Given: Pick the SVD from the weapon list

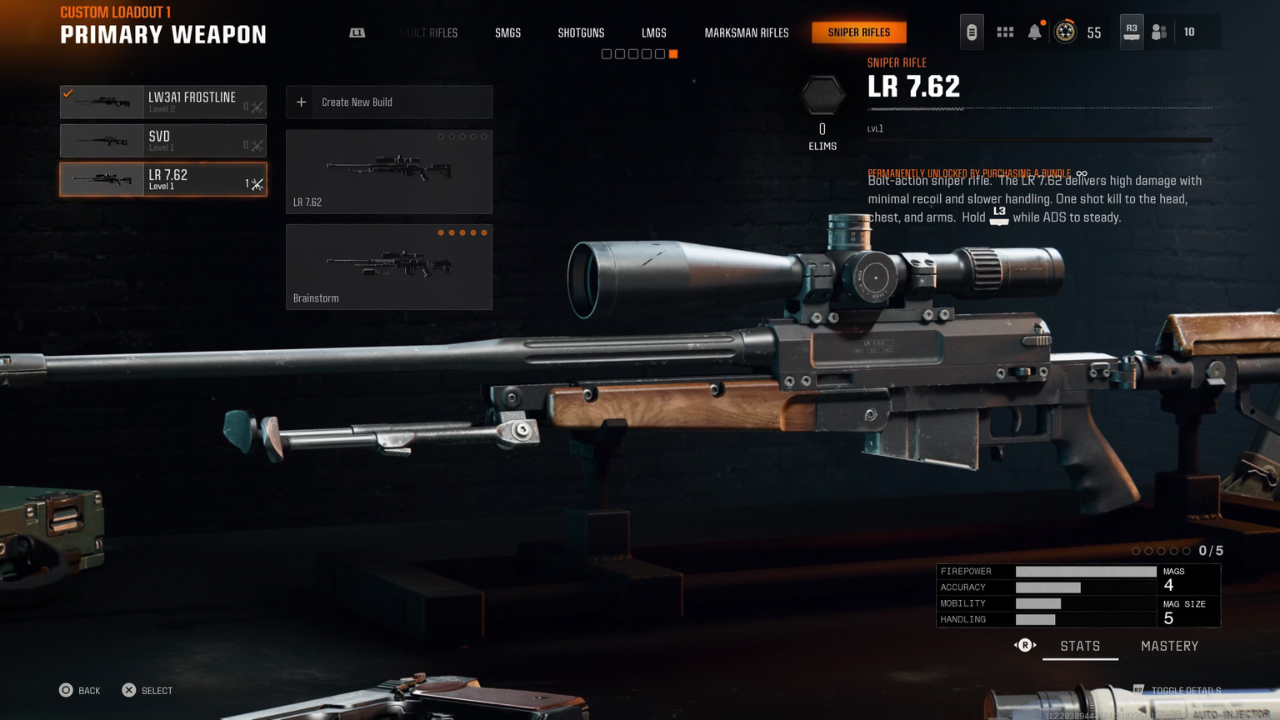Looking at the screenshot, I should coord(163,141).
